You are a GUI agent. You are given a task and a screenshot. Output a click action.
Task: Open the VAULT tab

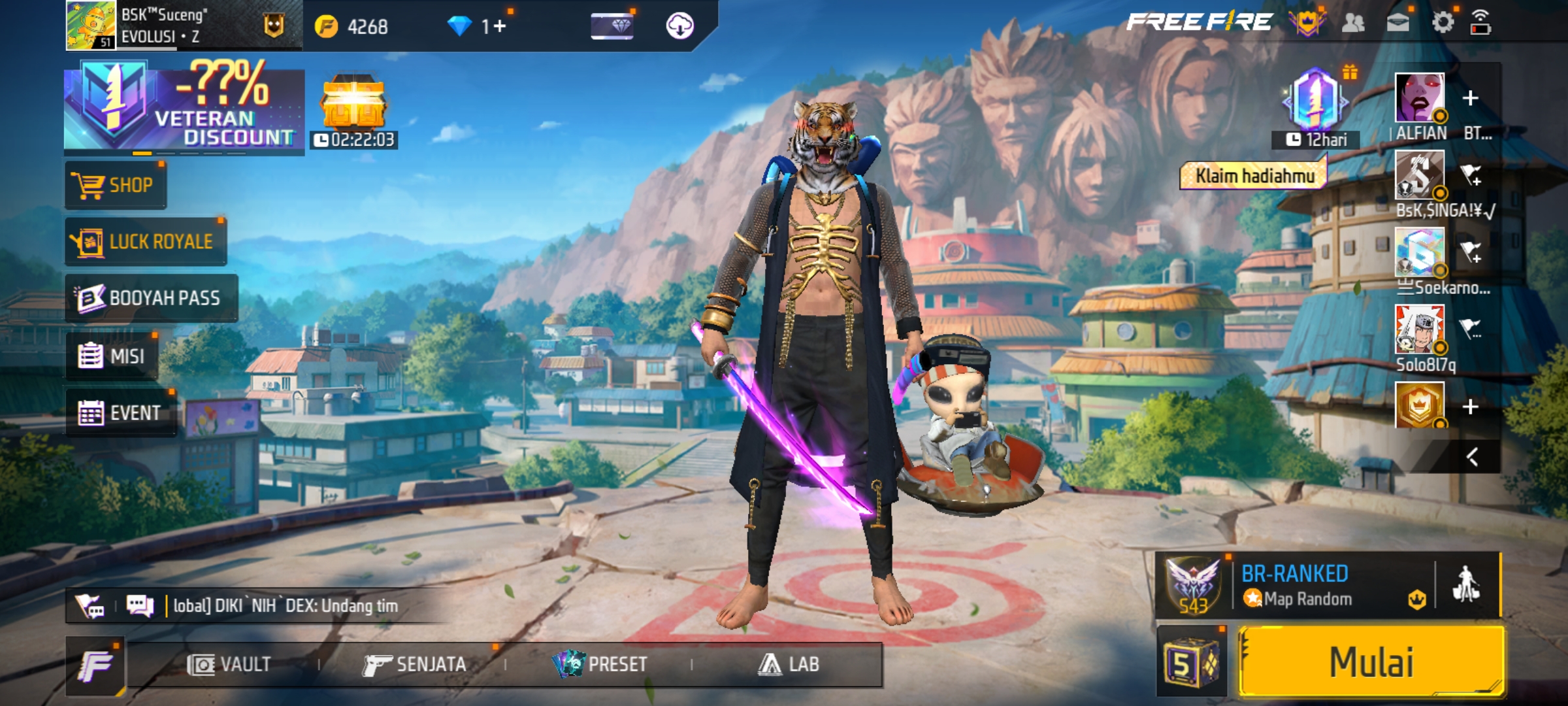(x=229, y=665)
